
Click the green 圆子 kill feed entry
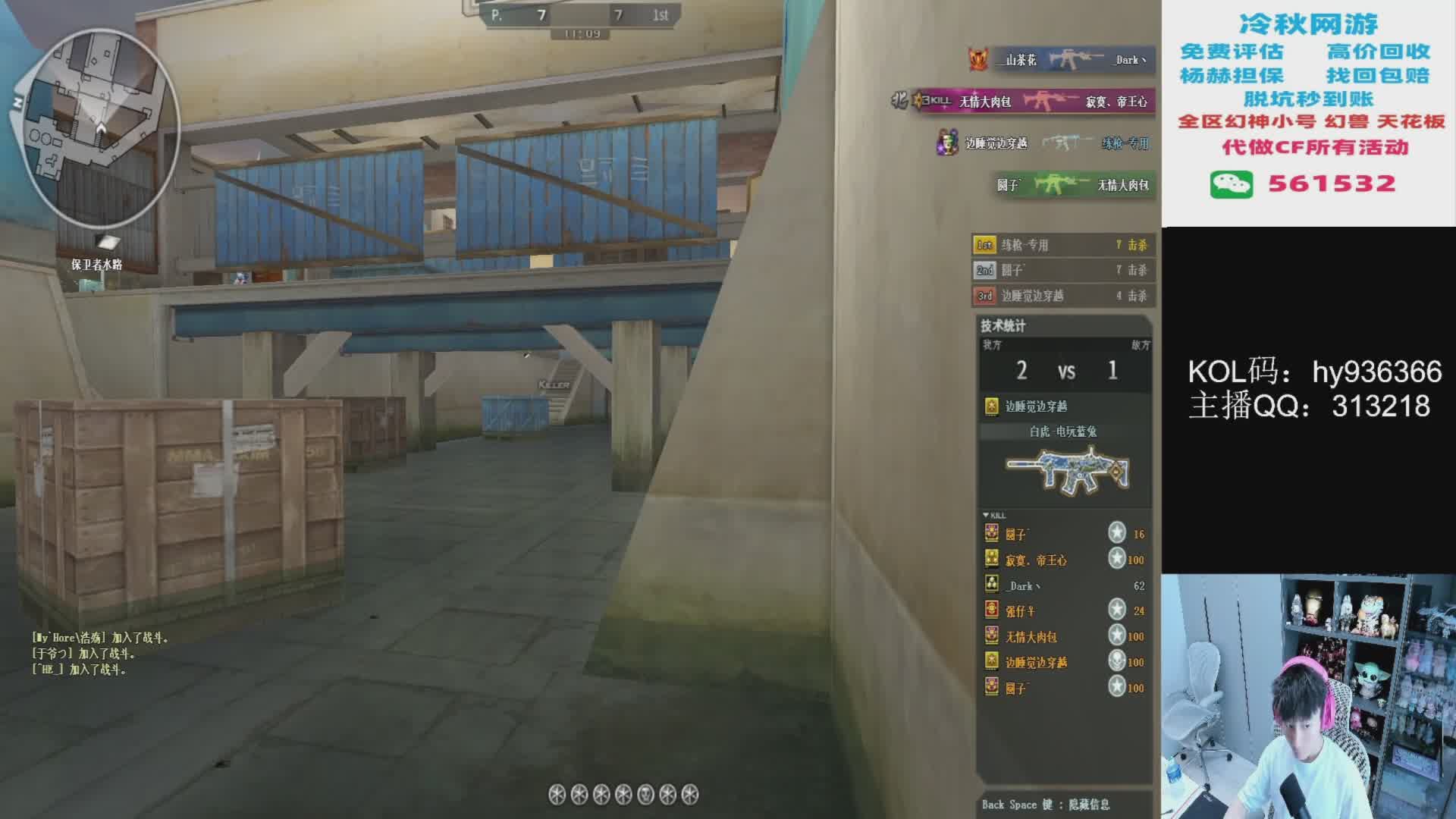pos(1075,184)
